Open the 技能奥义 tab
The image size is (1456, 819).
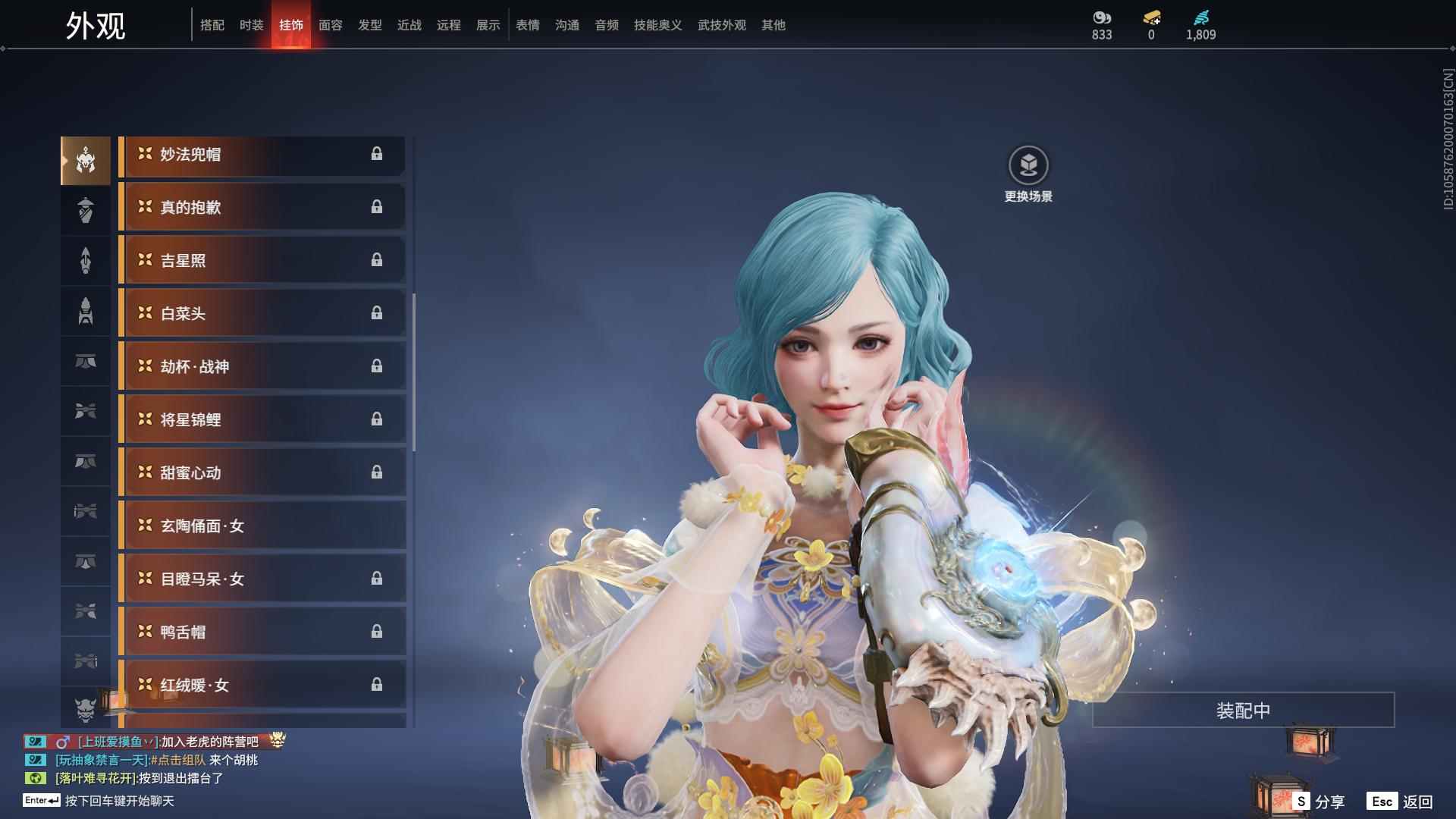(657, 25)
